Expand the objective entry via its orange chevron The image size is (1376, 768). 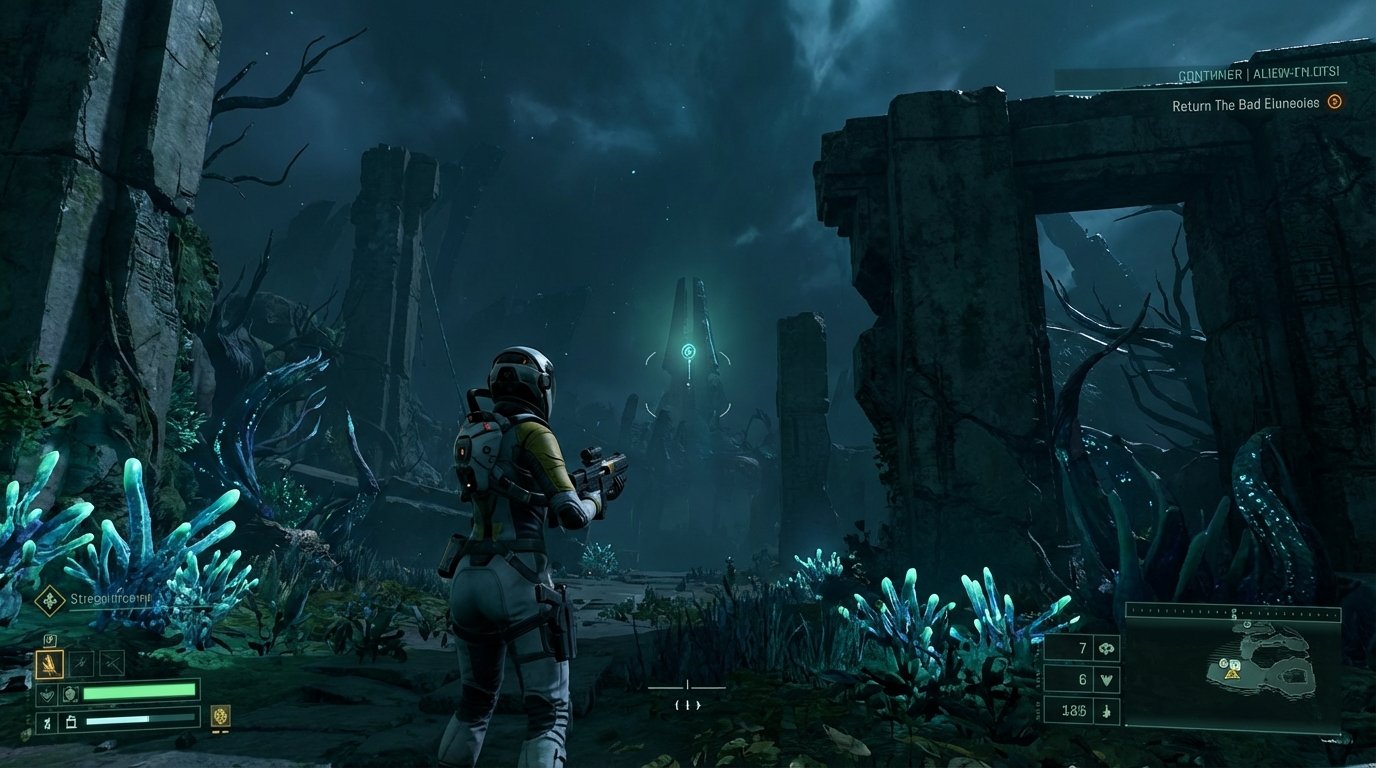point(1337,103)
